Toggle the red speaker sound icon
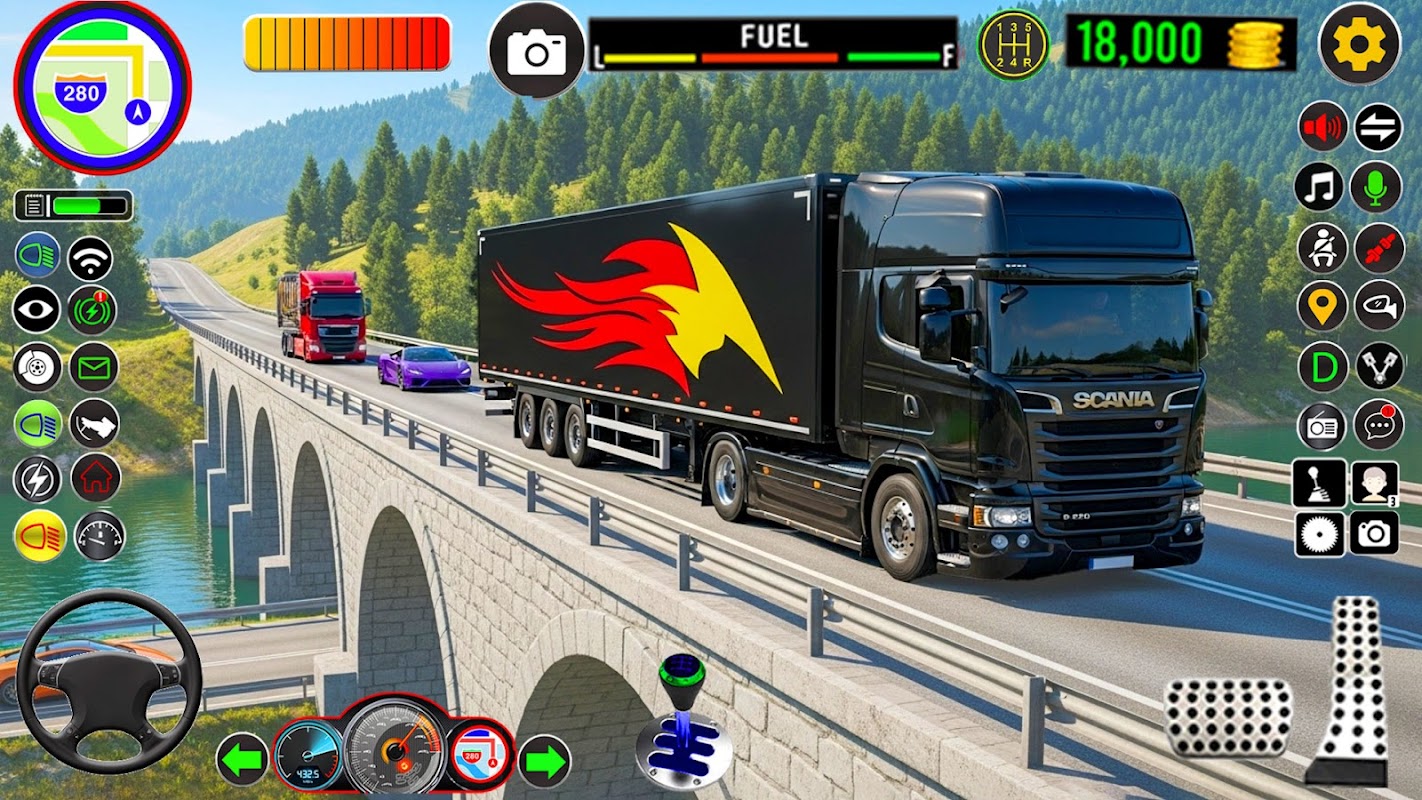The width and height of the screenshot is (1422, 800). (x=1322, y=128)
